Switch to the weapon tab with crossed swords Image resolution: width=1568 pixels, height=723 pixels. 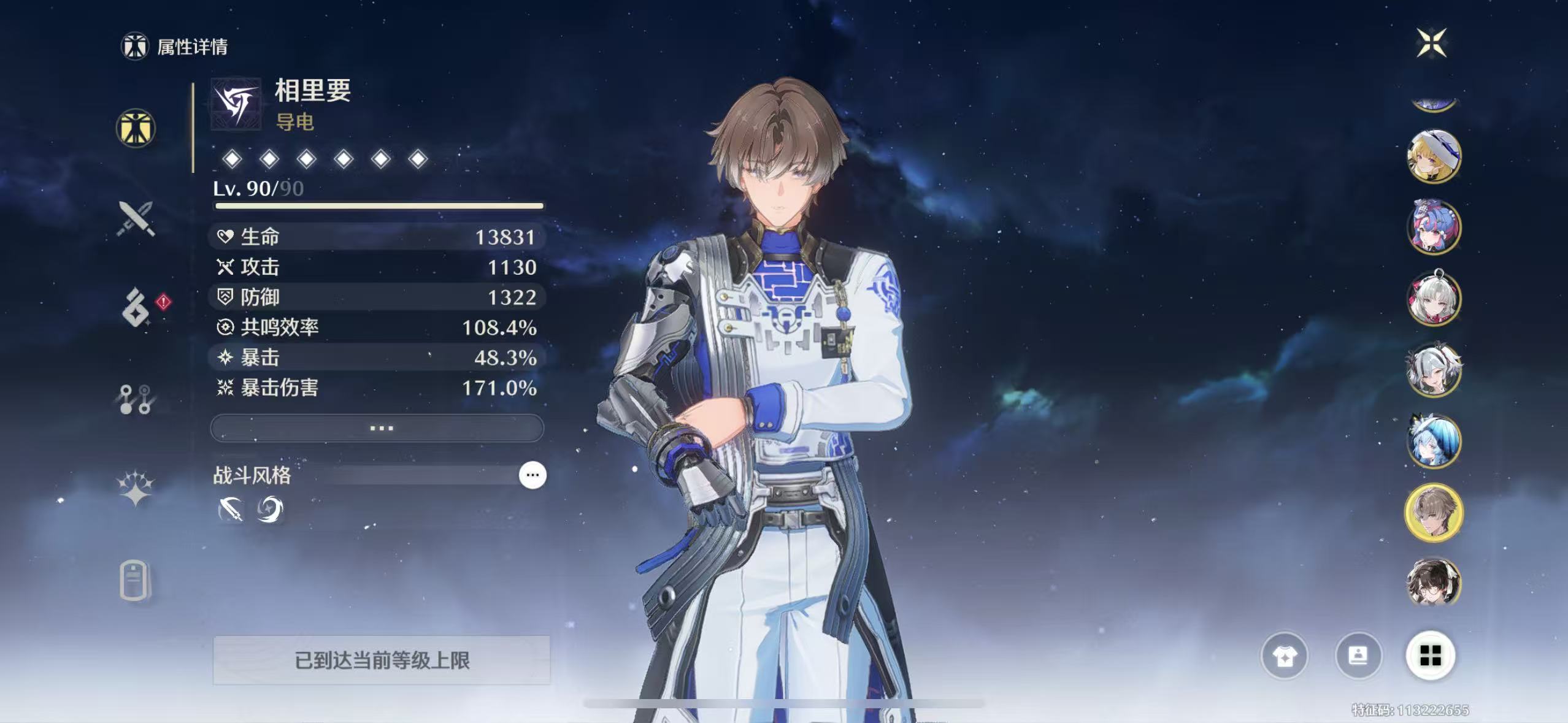(x=136, y=219)
